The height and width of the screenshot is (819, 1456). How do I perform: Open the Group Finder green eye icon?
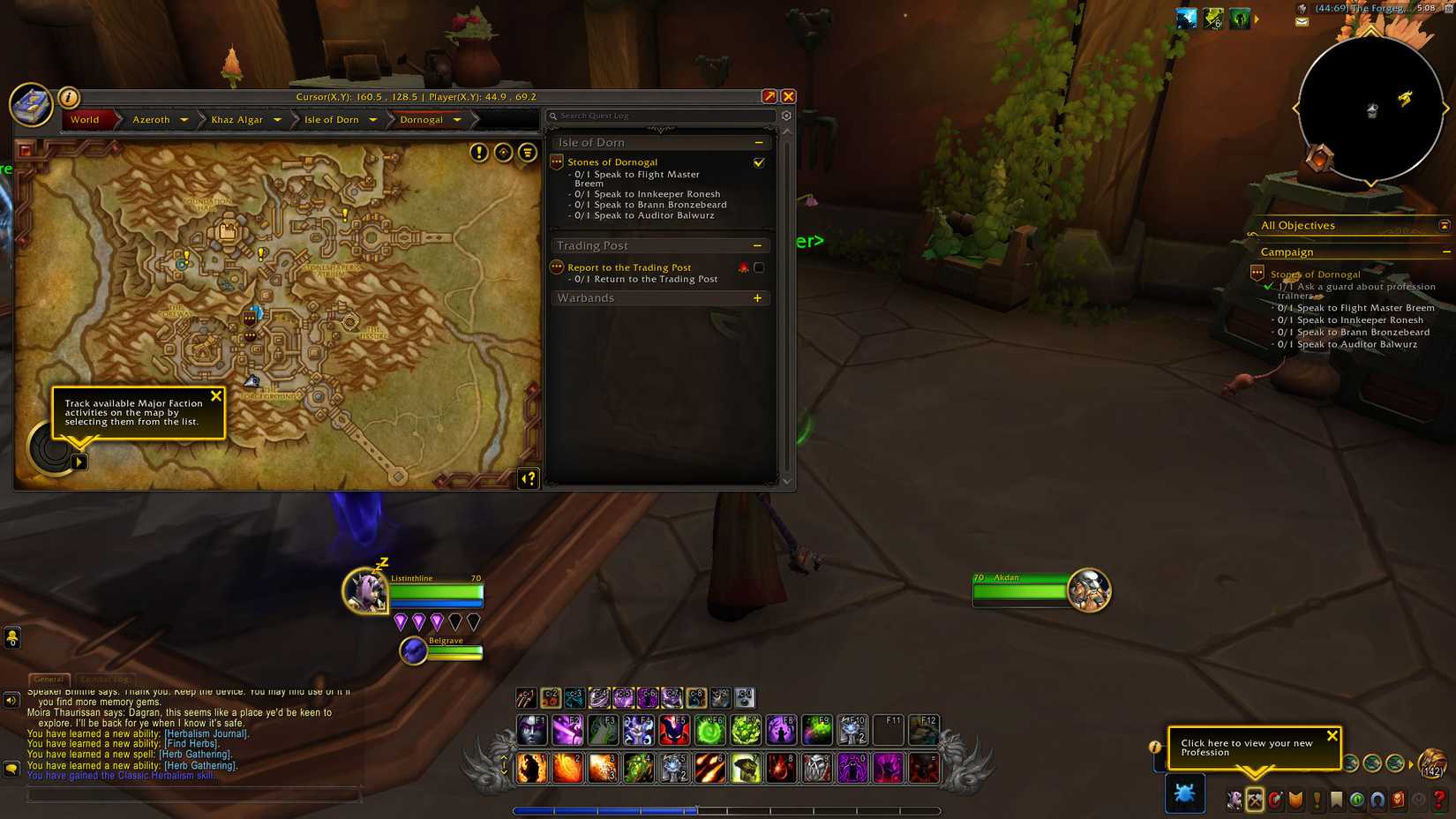[1356, 800]
